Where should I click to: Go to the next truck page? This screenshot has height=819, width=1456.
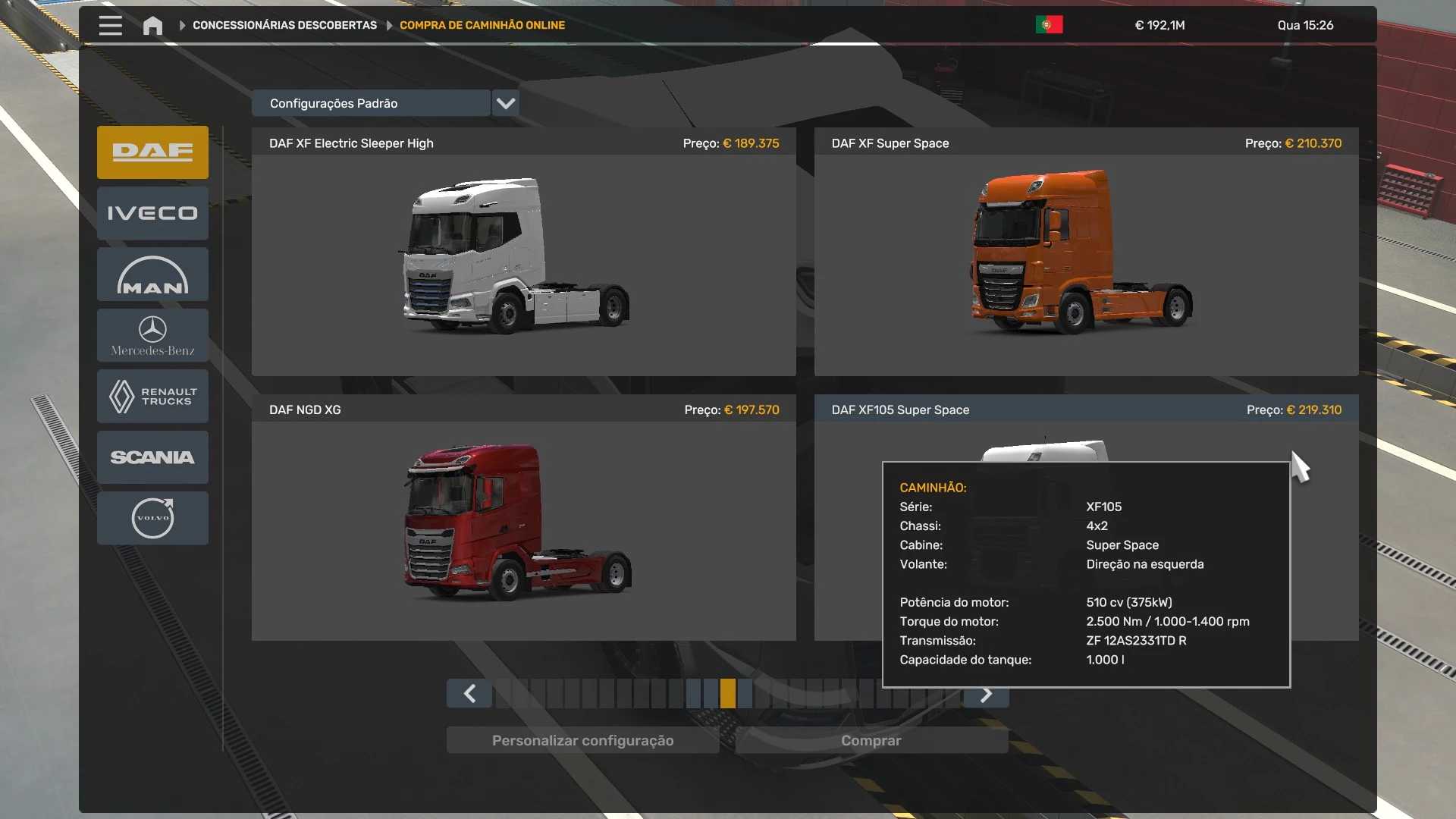tap(986, 695)
